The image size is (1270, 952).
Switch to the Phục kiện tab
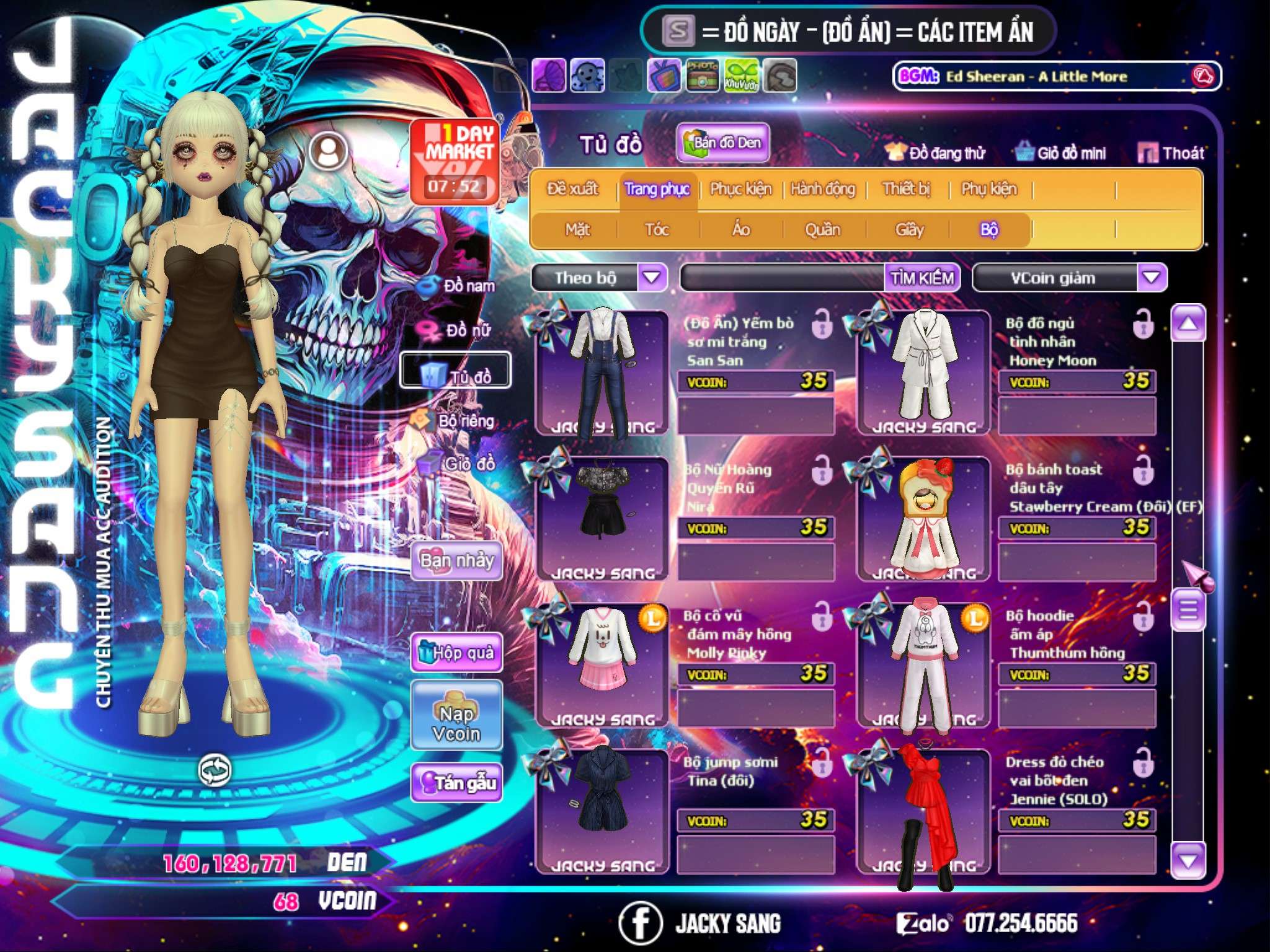[740, 189]
